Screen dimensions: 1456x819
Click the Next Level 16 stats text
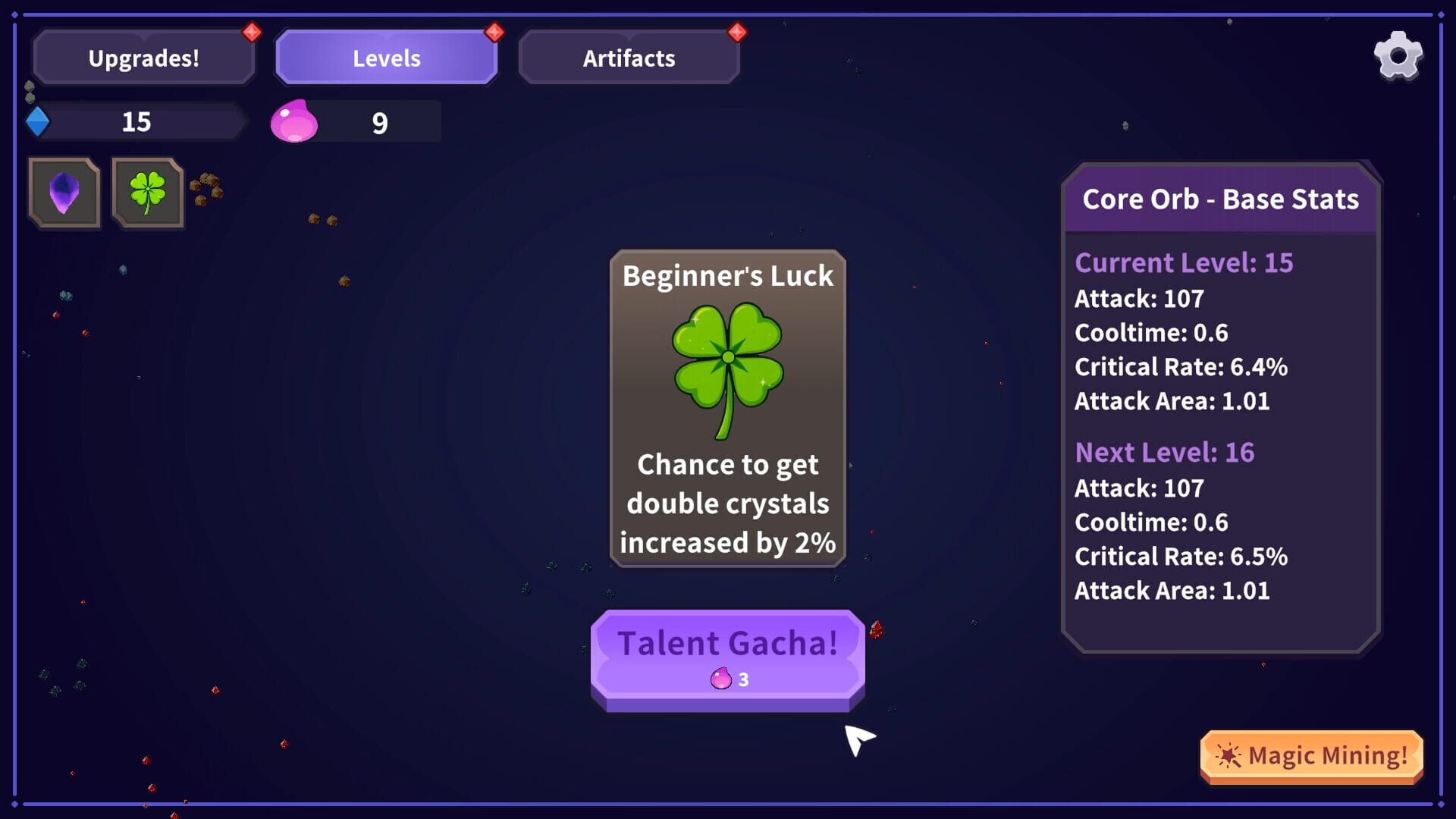[x=1165, y=451]
